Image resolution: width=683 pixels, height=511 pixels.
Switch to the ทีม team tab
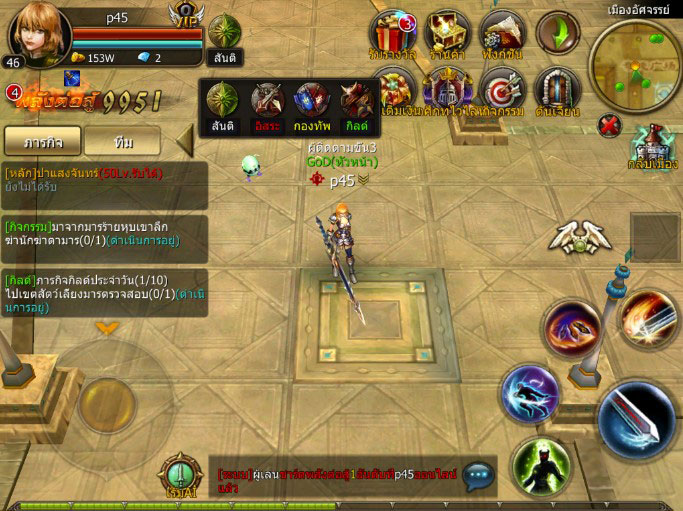point(122,140)
